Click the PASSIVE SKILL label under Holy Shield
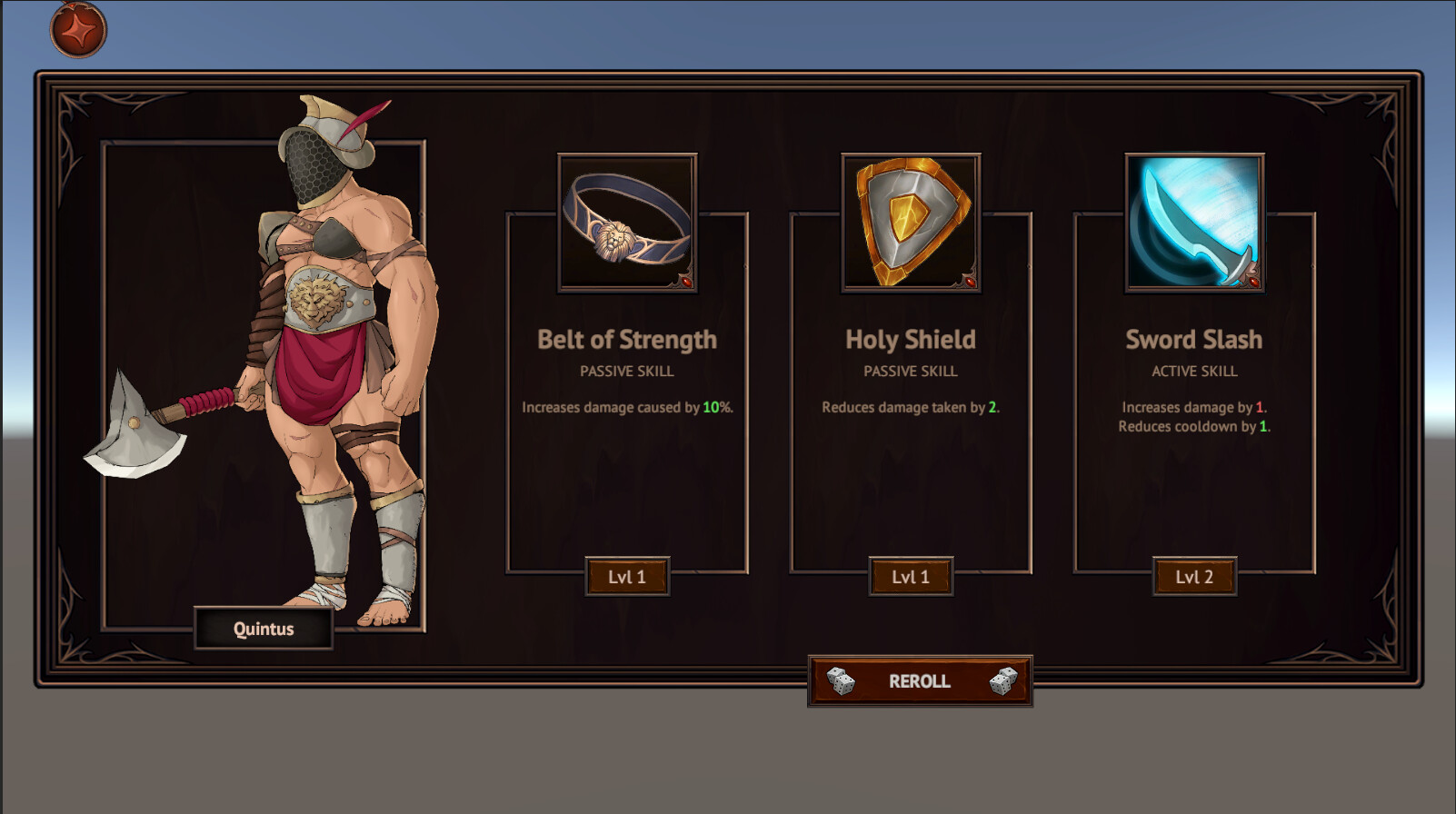Screen dimensions: 1456x814 click(912, 371)
